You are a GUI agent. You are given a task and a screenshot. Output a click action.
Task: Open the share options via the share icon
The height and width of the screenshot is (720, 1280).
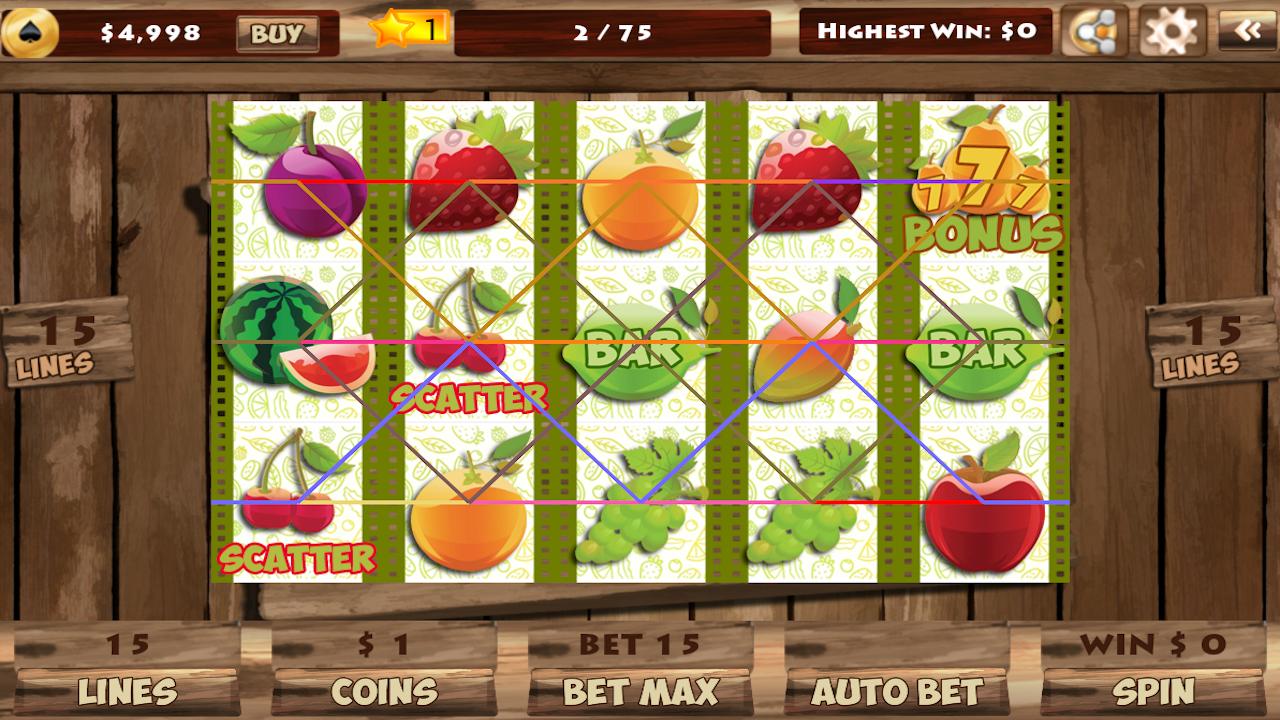point(1096,30)
